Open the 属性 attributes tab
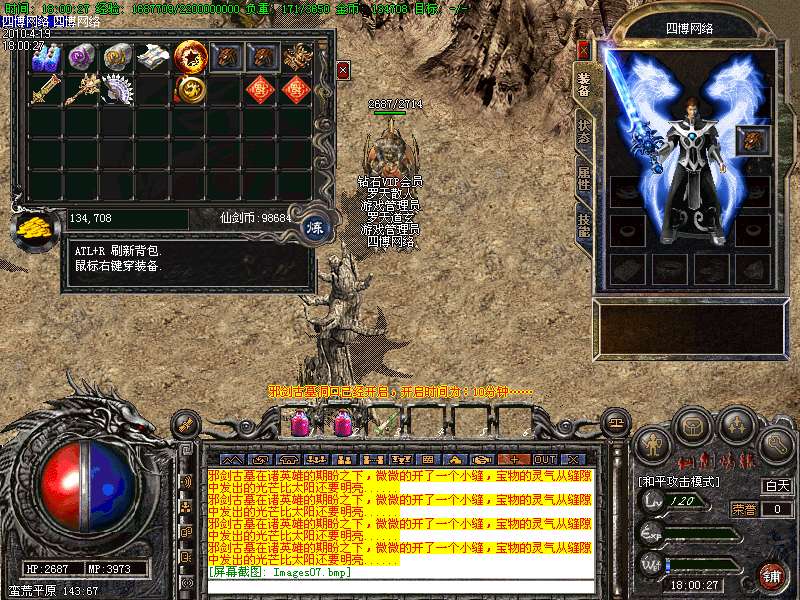 [x=584, y=180]
